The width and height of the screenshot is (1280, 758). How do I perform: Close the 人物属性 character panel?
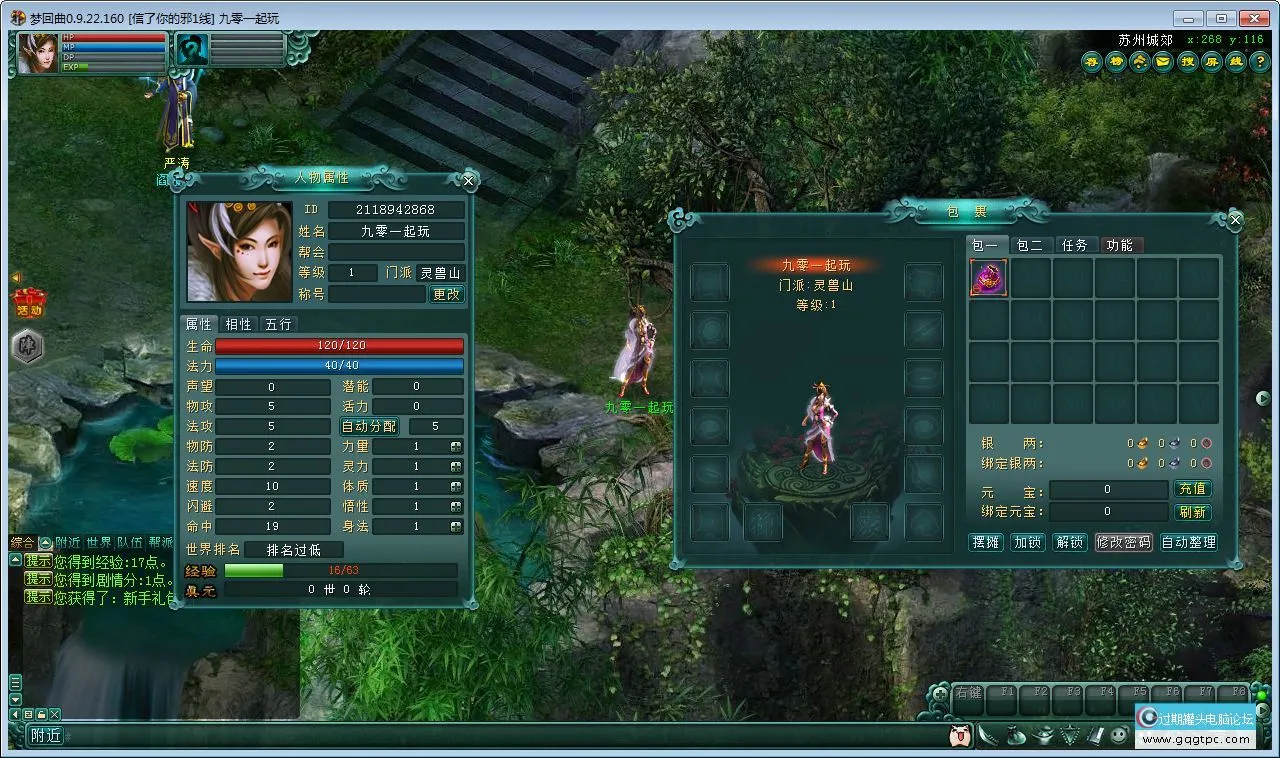tap(468, 181)
